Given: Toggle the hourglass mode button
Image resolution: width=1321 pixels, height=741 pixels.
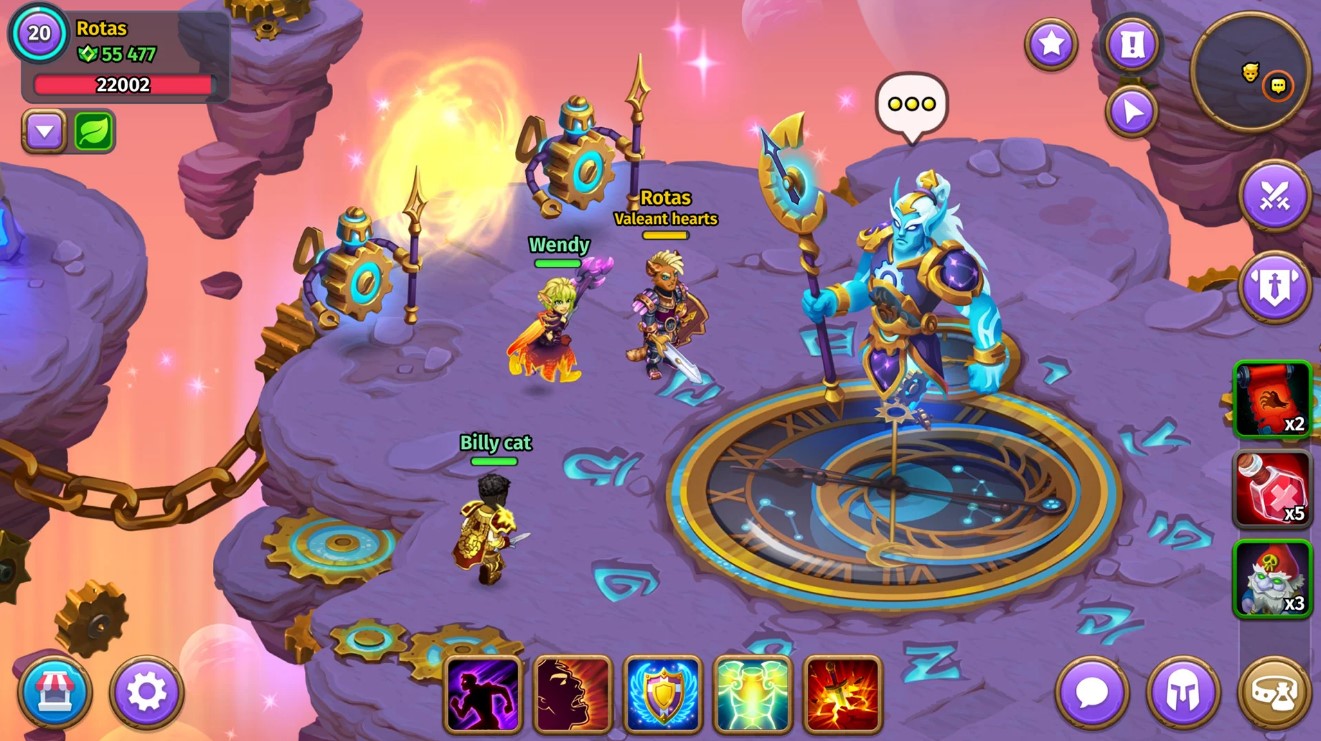Looking at the screenshot, I should click(1274, 692).
